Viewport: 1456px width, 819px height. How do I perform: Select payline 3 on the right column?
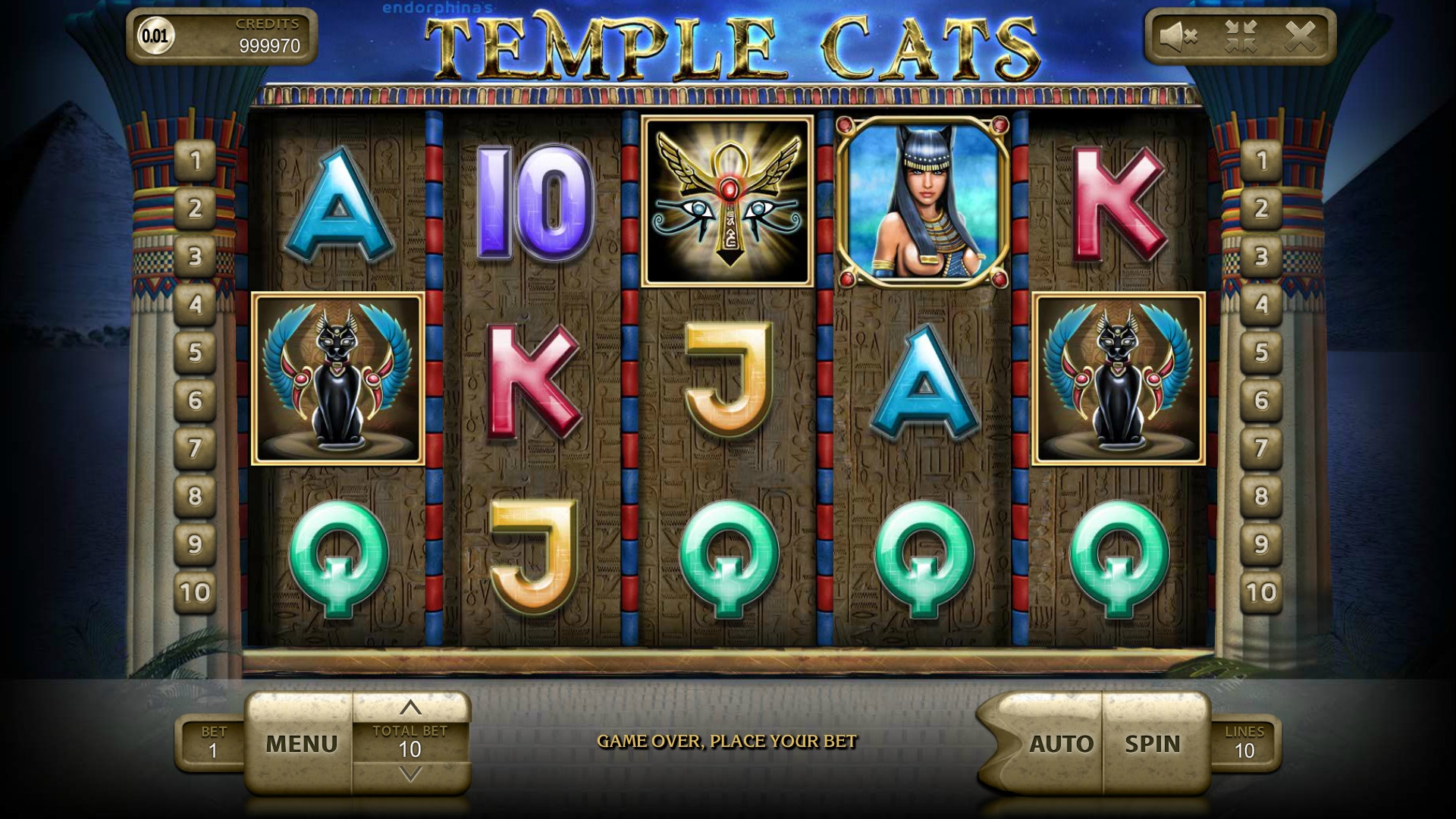click(1261, 256)
